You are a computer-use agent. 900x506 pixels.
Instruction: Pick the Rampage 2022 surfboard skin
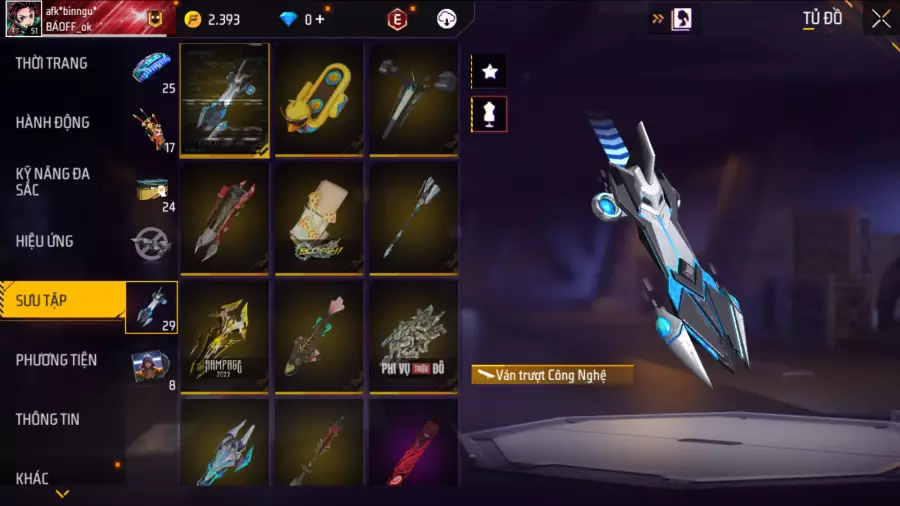click(225, 335)
